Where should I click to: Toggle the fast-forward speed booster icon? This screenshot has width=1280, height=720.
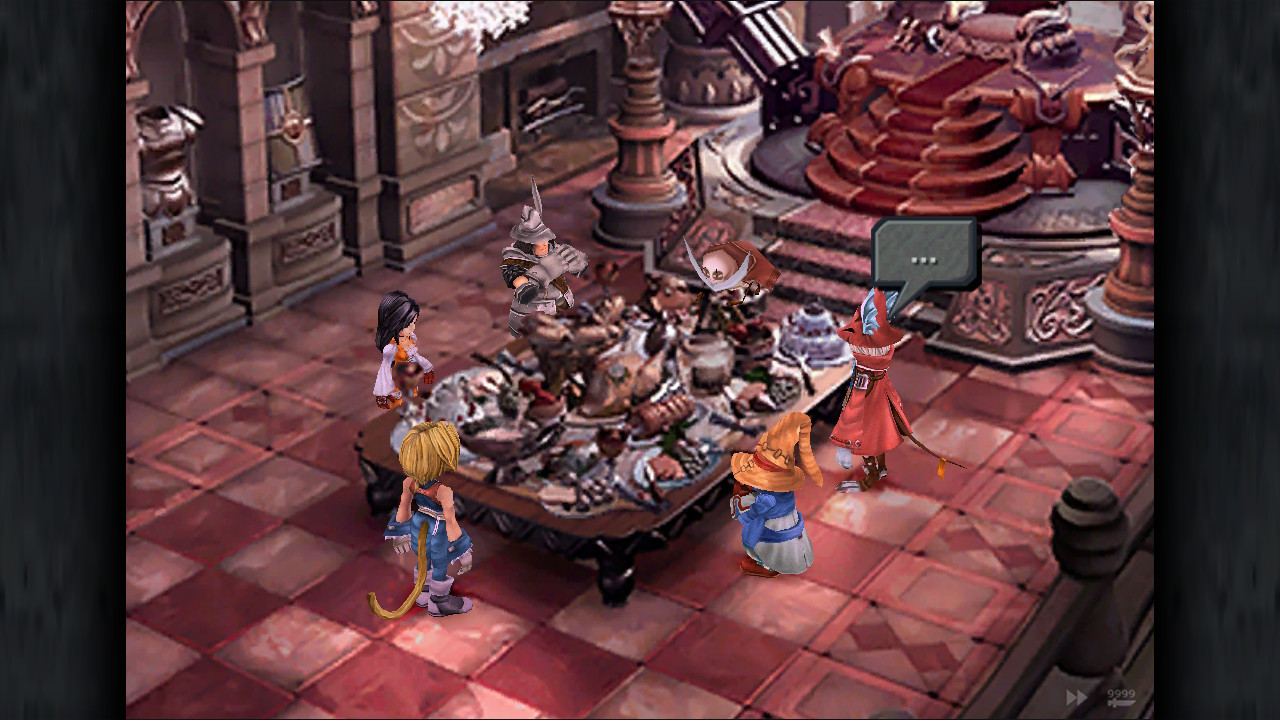click(1077, 697)
